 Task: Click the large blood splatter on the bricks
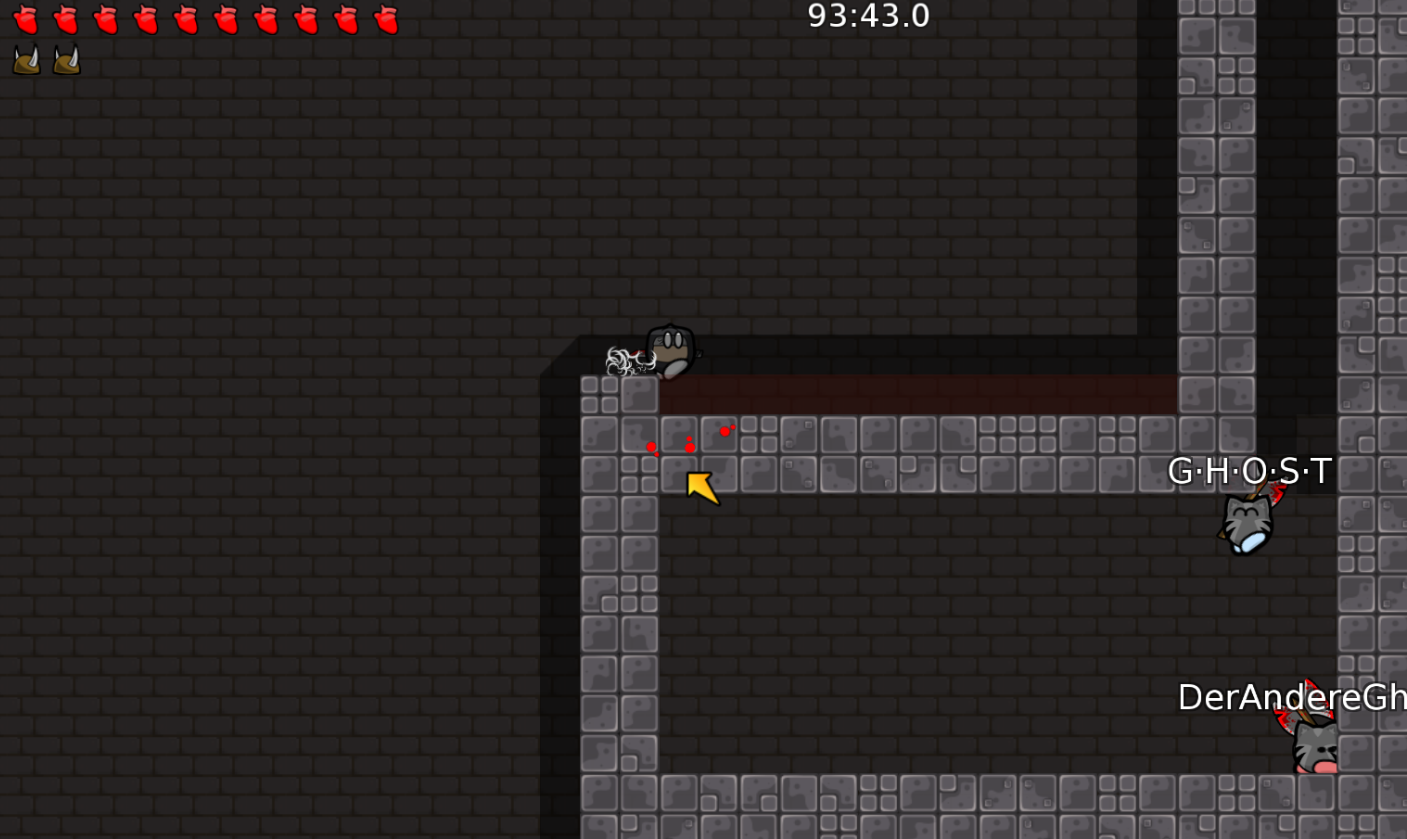(x=690, y=445)
